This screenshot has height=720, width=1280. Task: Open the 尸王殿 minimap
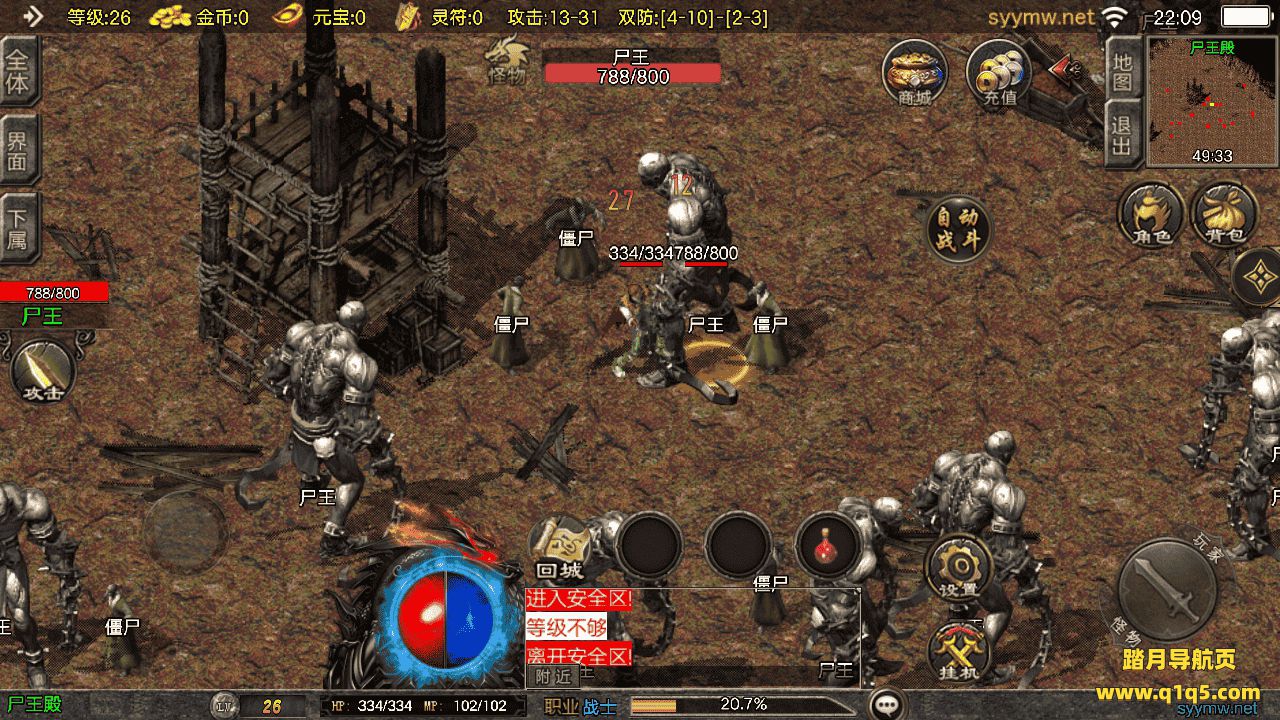coord(1212,102)
